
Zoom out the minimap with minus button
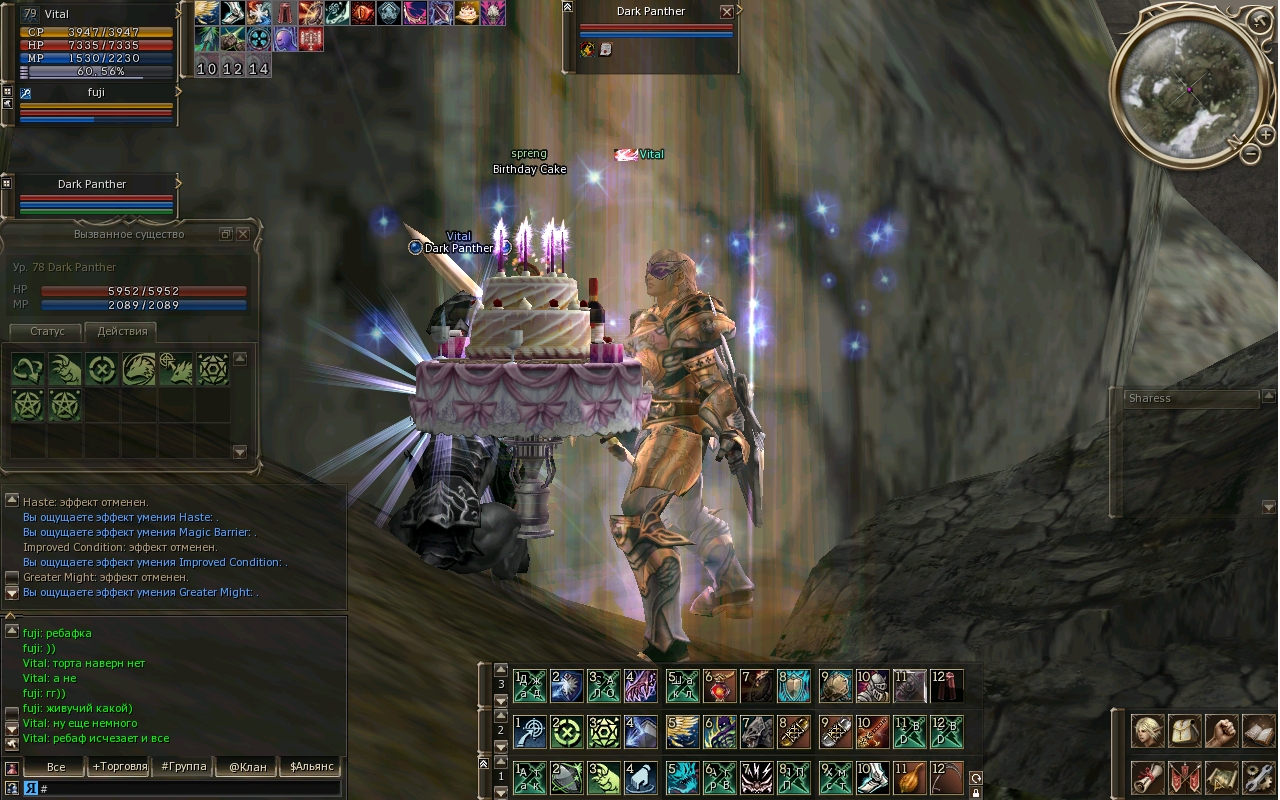1250,154
